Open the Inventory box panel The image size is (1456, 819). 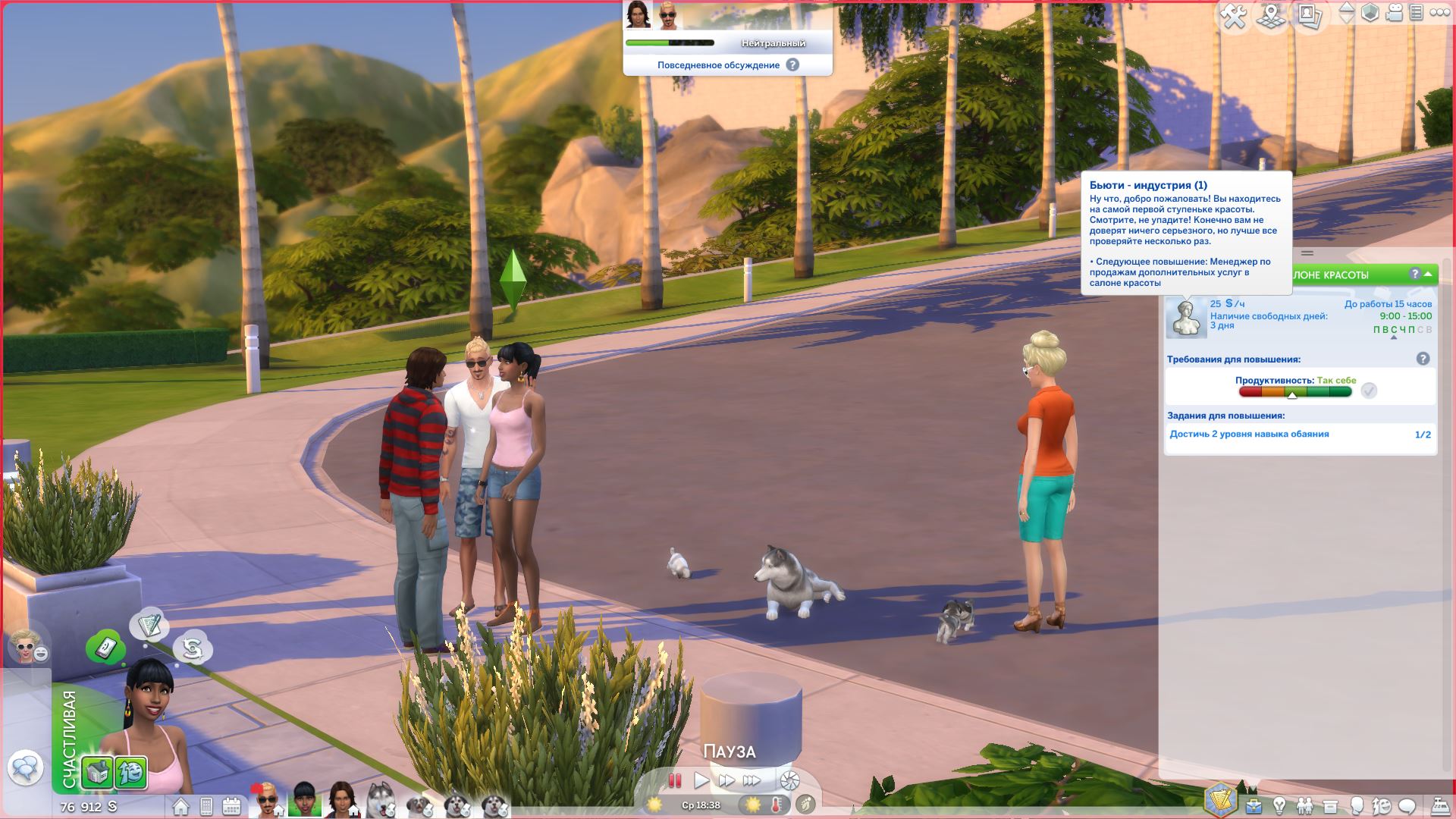[x=1330, y=805]
